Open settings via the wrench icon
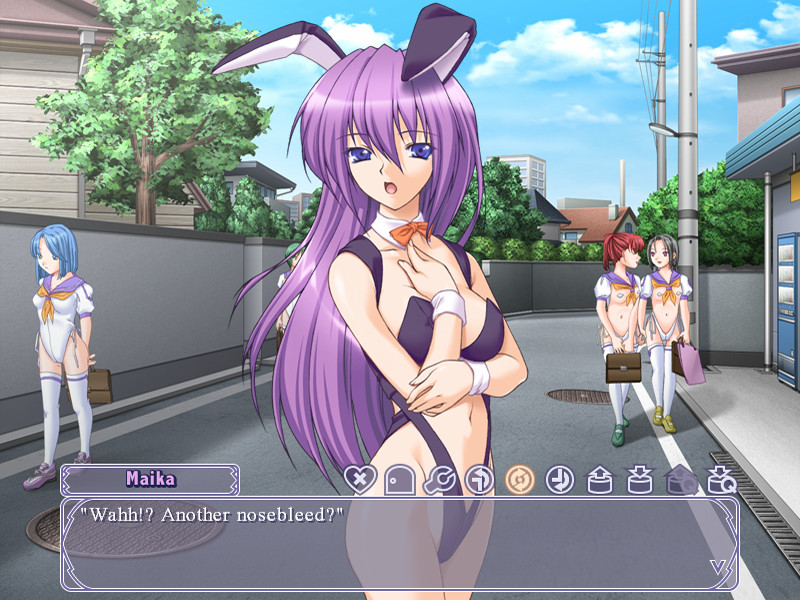The image size is (800, 600). pyautogui.click(x=439, y=480)
